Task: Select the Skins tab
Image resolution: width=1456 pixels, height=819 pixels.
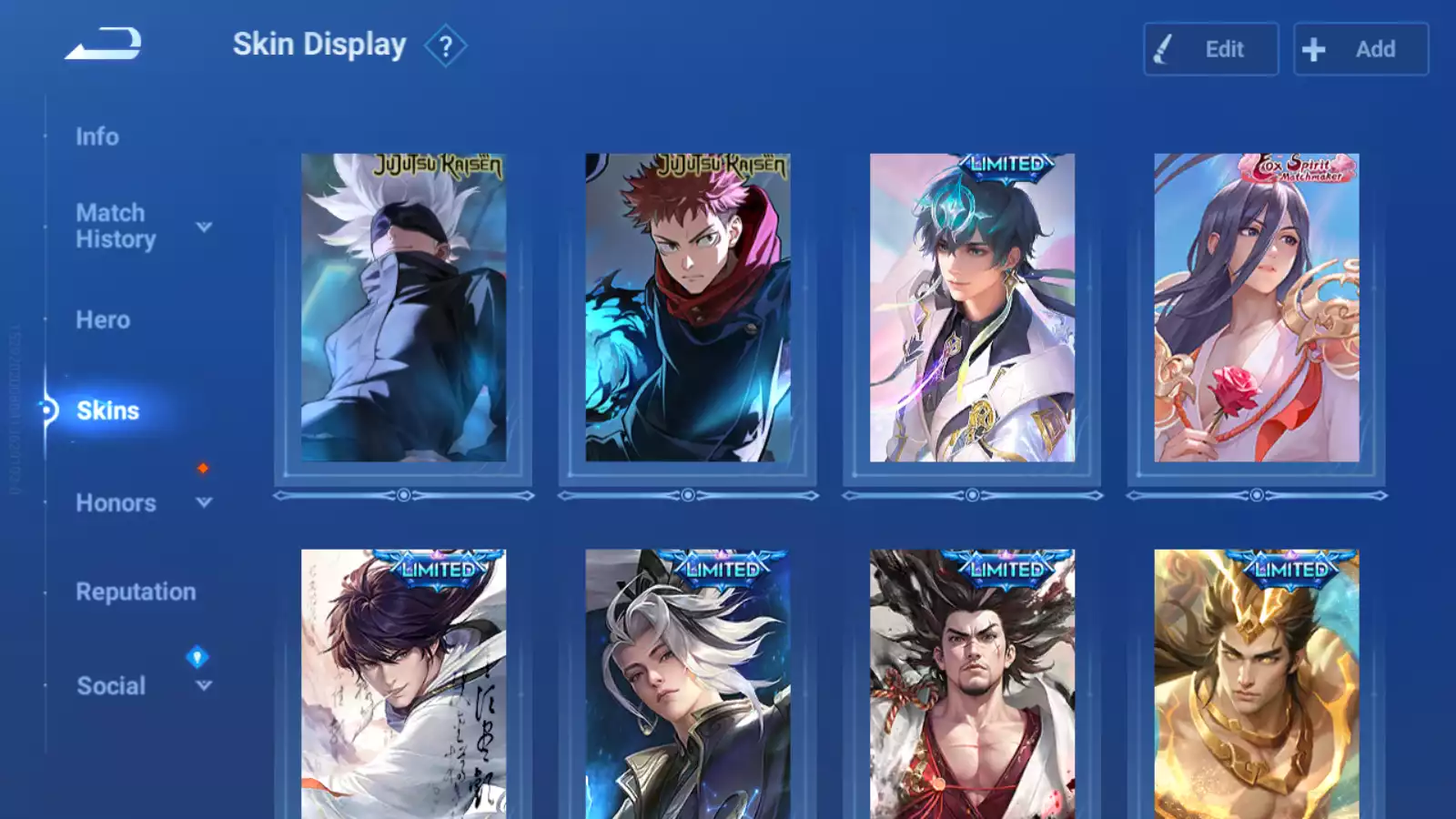Action: click(107, 410)
